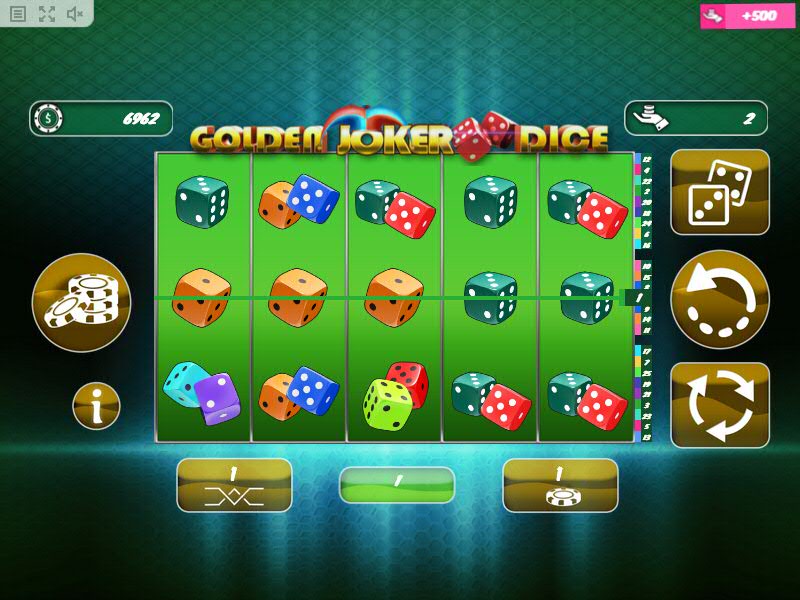Click the stacked poker chips button

pyautogui.click(x=82, y=302)
